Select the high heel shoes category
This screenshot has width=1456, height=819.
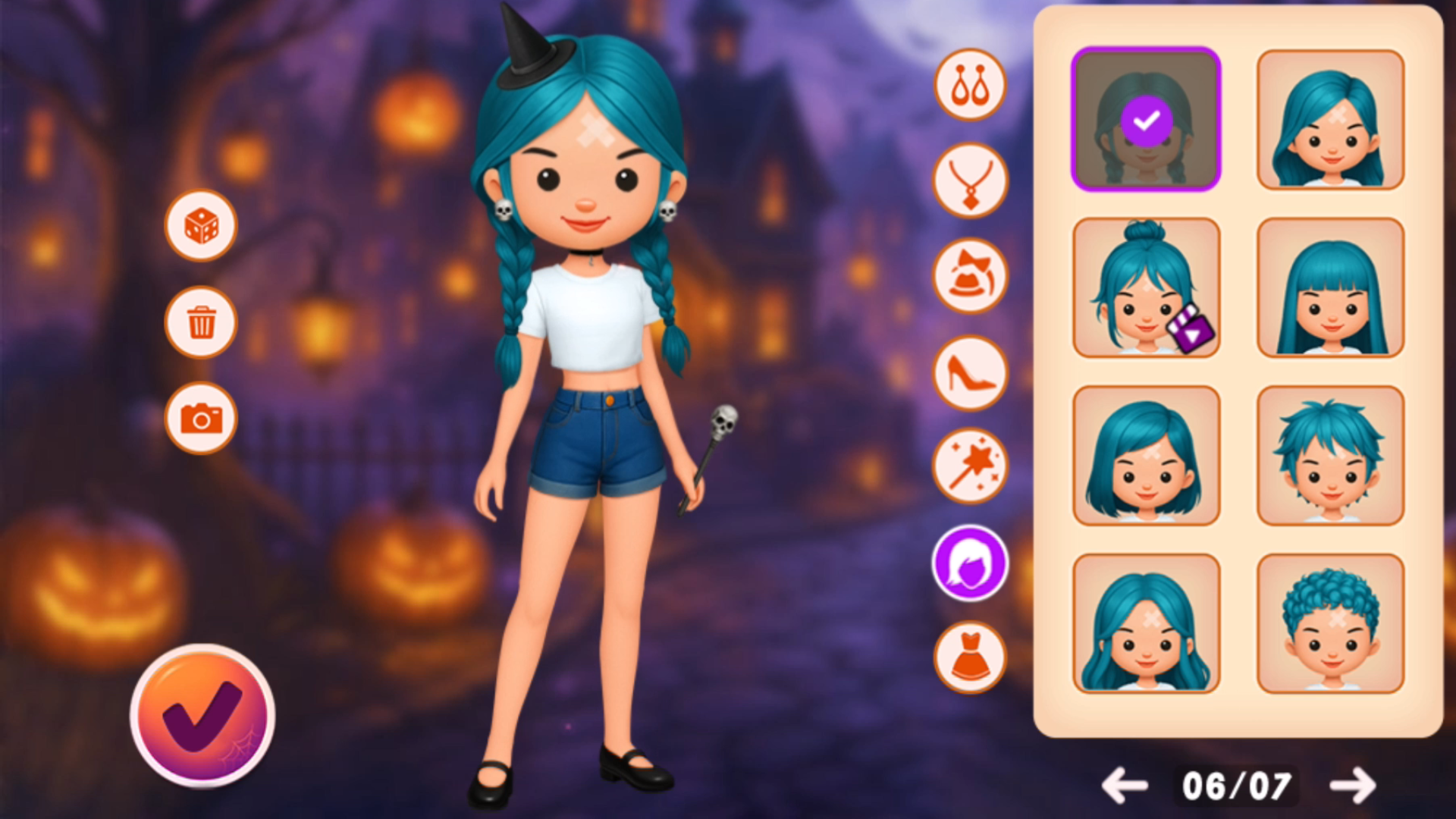[x=970, y=372]
